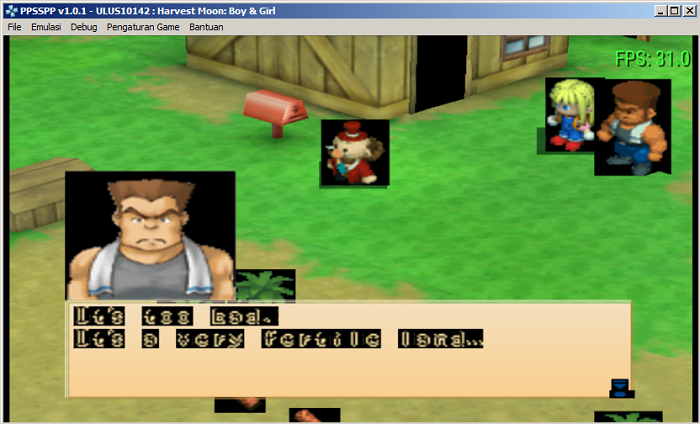Screen dimensions: 700x424
Task: Open the Bantuan menu
Action: 206,27
